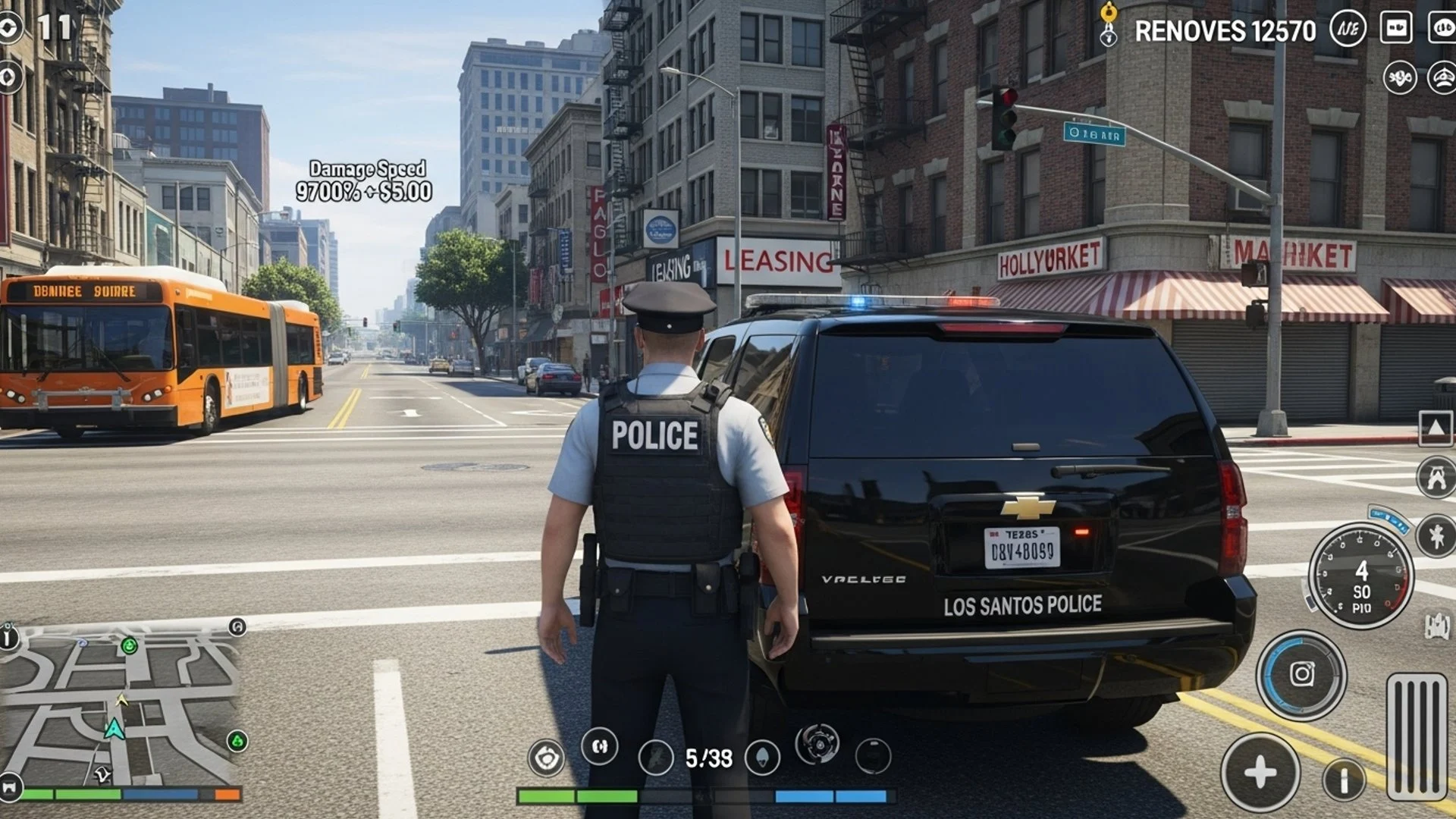Tap the white up-arrow square button
1456x819 pixels.
pyautogui.click(x=1436, y=428)
